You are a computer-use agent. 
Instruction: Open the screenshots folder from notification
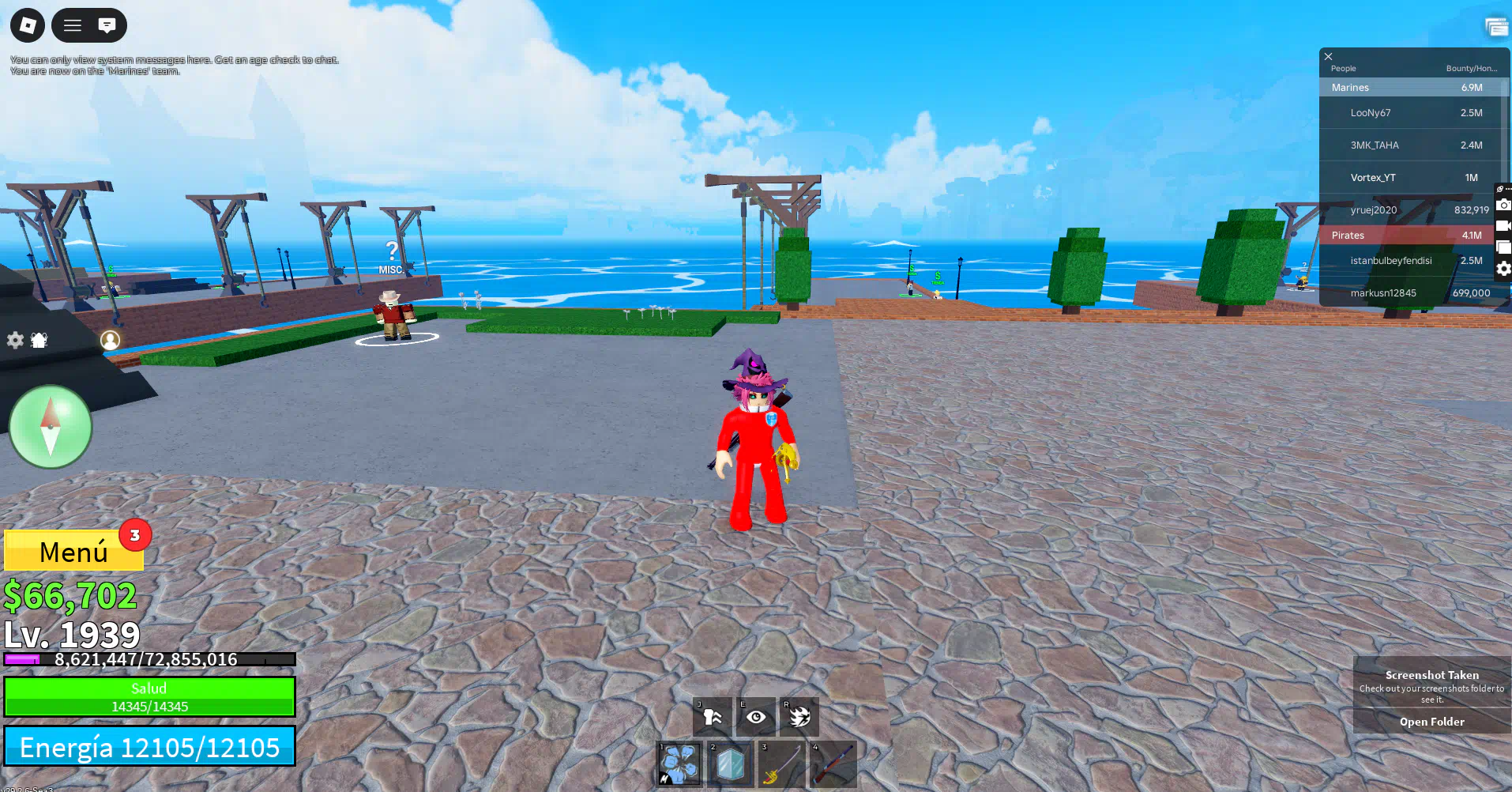pyautogui.click(x=1431, y=722)
